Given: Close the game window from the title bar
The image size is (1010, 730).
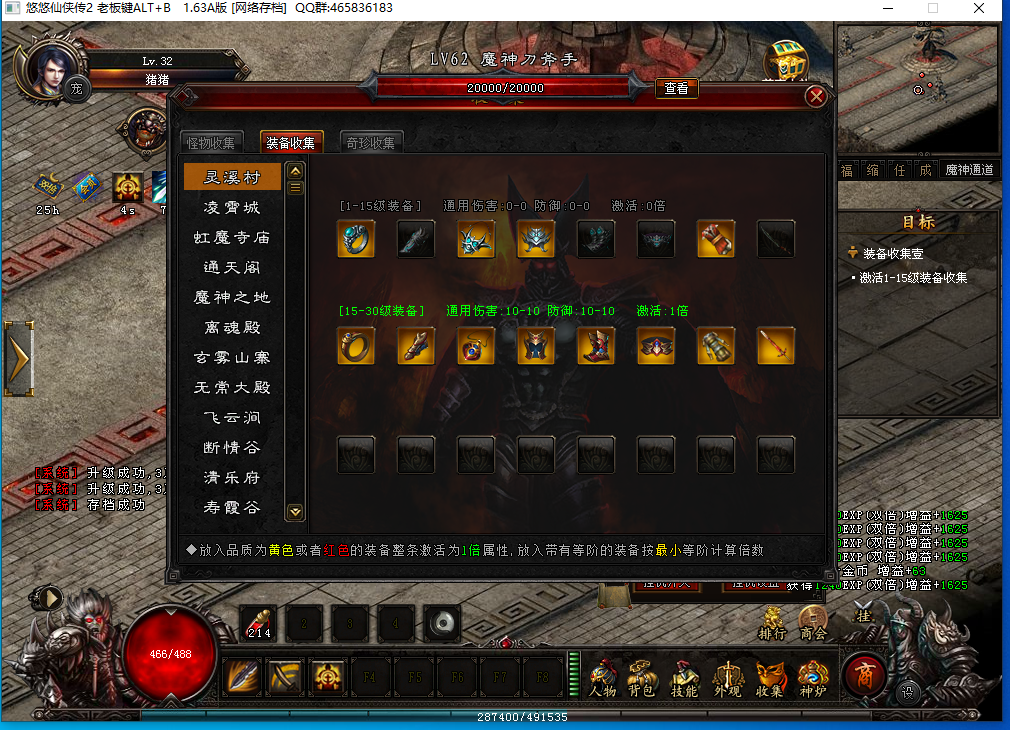Looking at the screenshot, I should pyautogui.click(x=979, y=8).
